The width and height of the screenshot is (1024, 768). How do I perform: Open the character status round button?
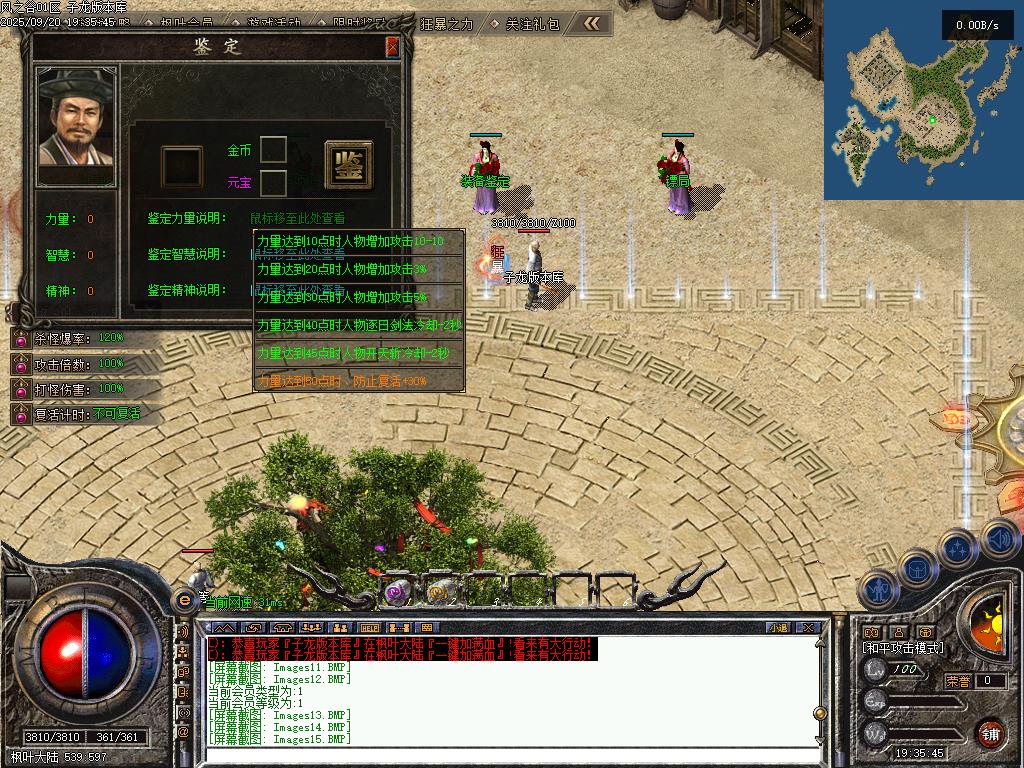[878, 590]
